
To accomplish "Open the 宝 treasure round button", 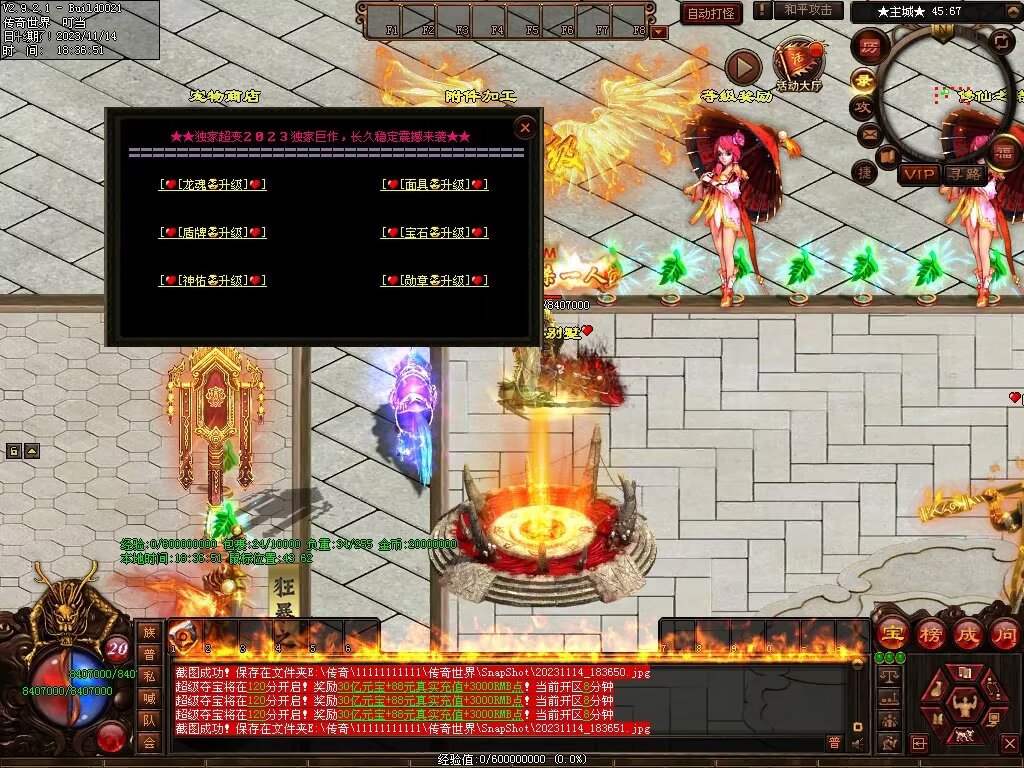I will pos(892,633).
